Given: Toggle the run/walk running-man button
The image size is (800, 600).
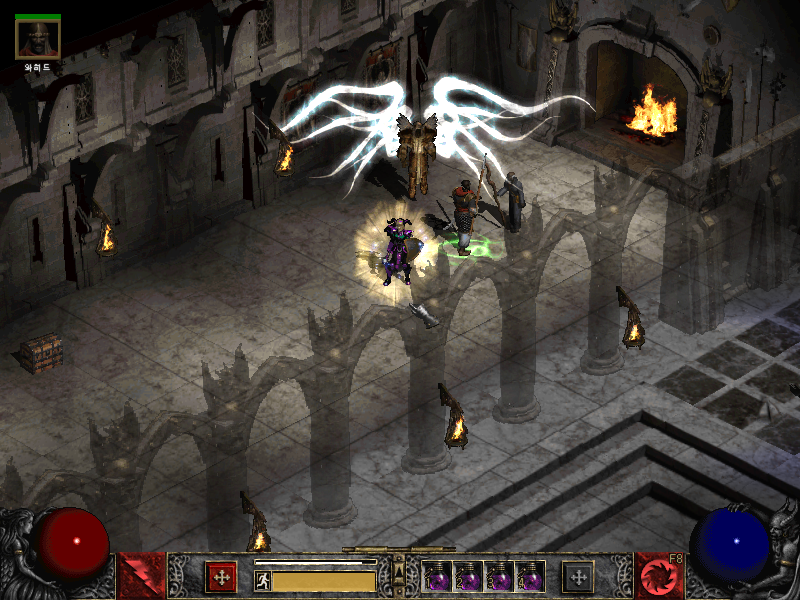Looking at the screenshot, I should tap(263, 580).
